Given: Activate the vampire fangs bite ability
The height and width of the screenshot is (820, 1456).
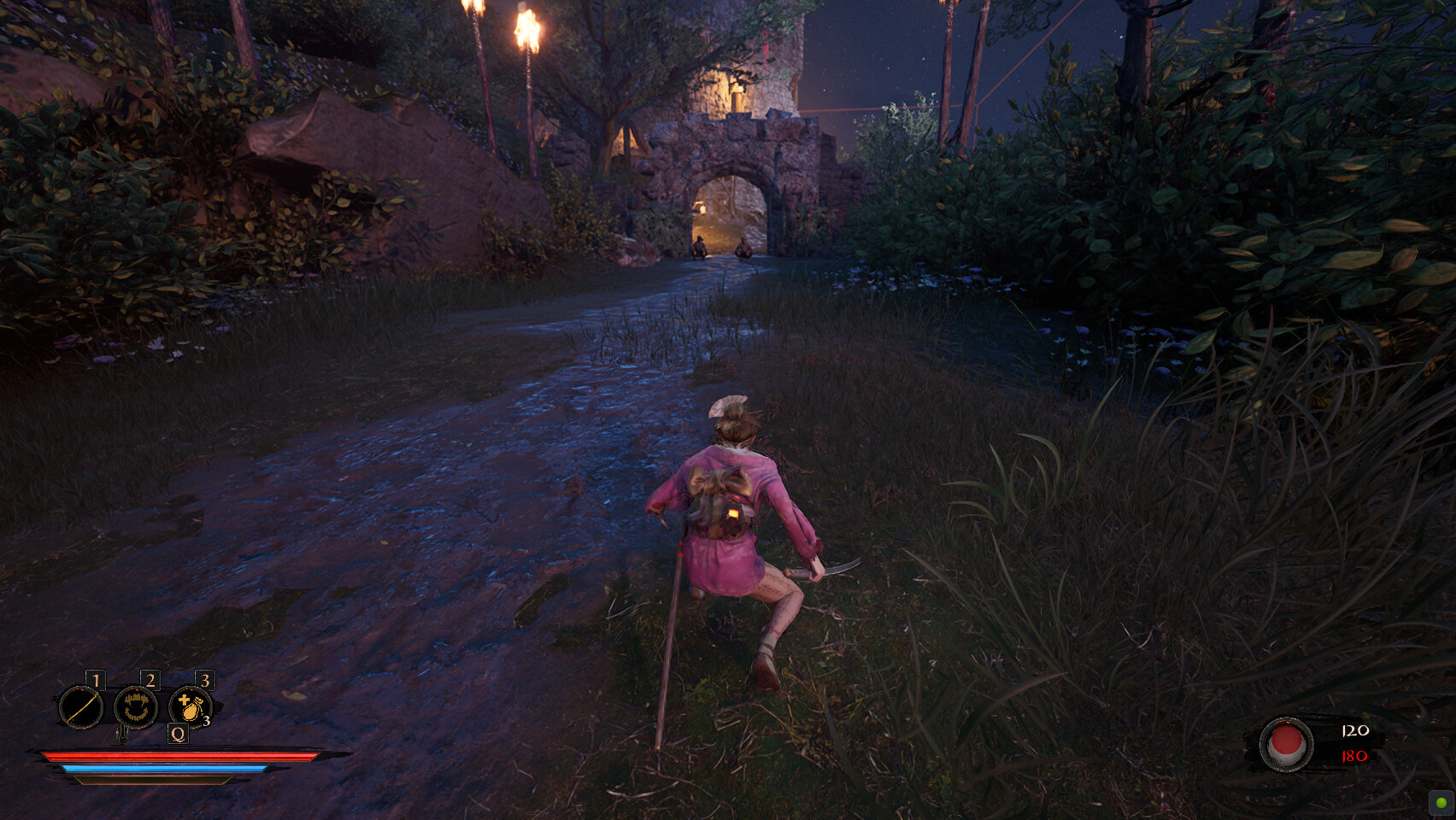Looking at the screenshot, I should click(136, 707).
